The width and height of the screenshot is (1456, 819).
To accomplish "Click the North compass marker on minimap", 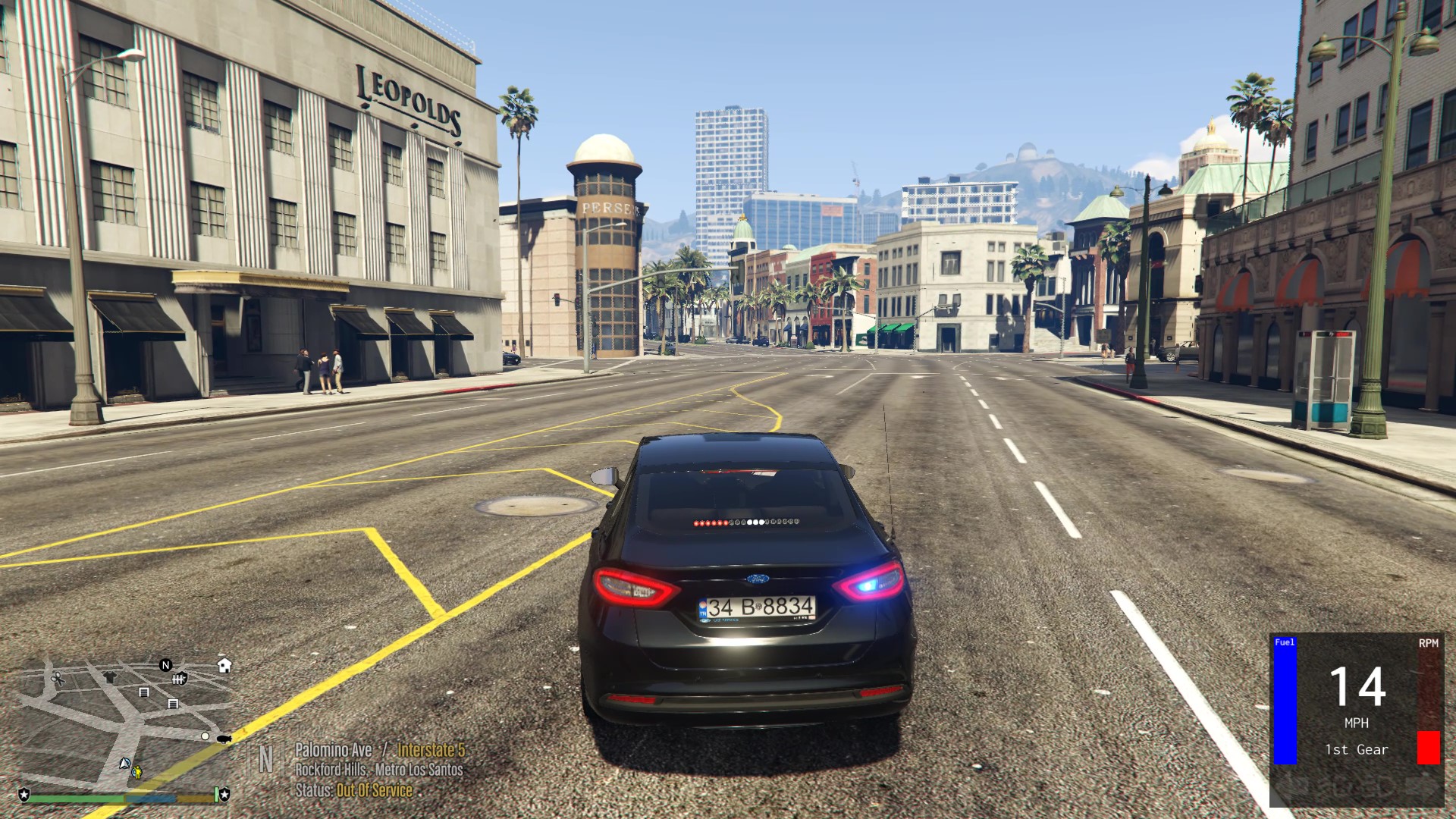I will click(x=166, y=665).
